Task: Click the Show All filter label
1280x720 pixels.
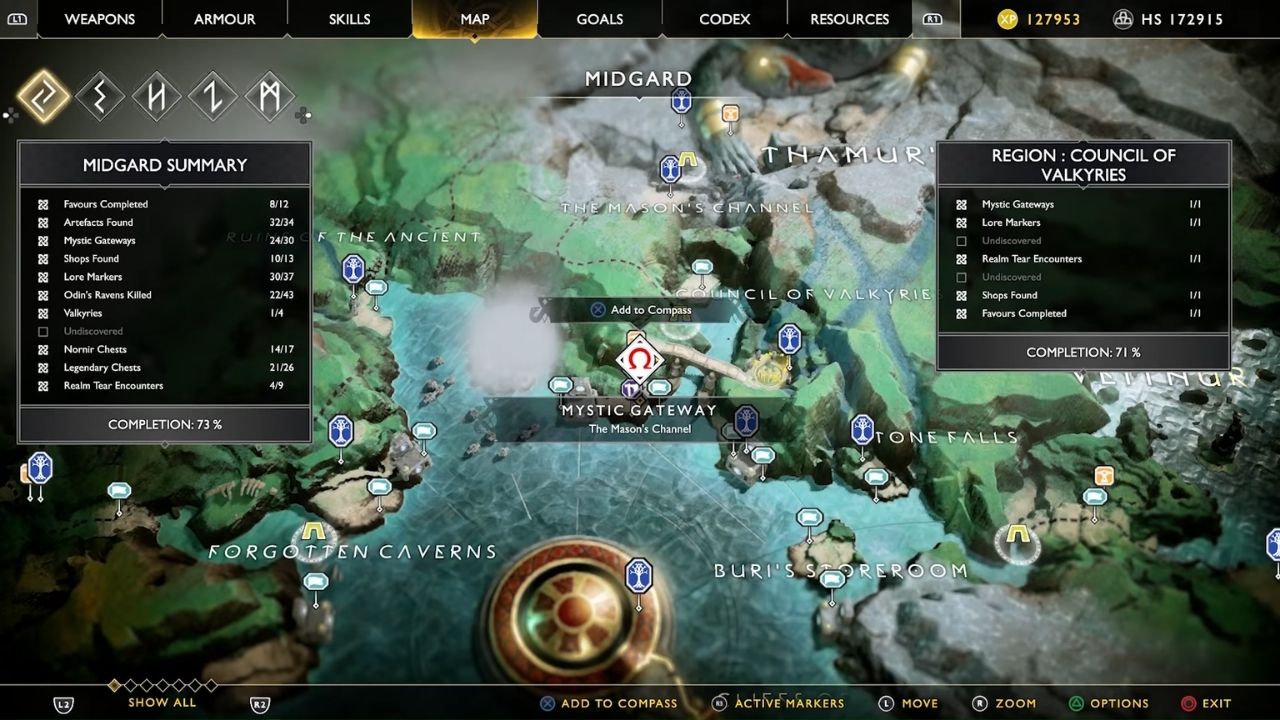Action: (x=162, y=703)
